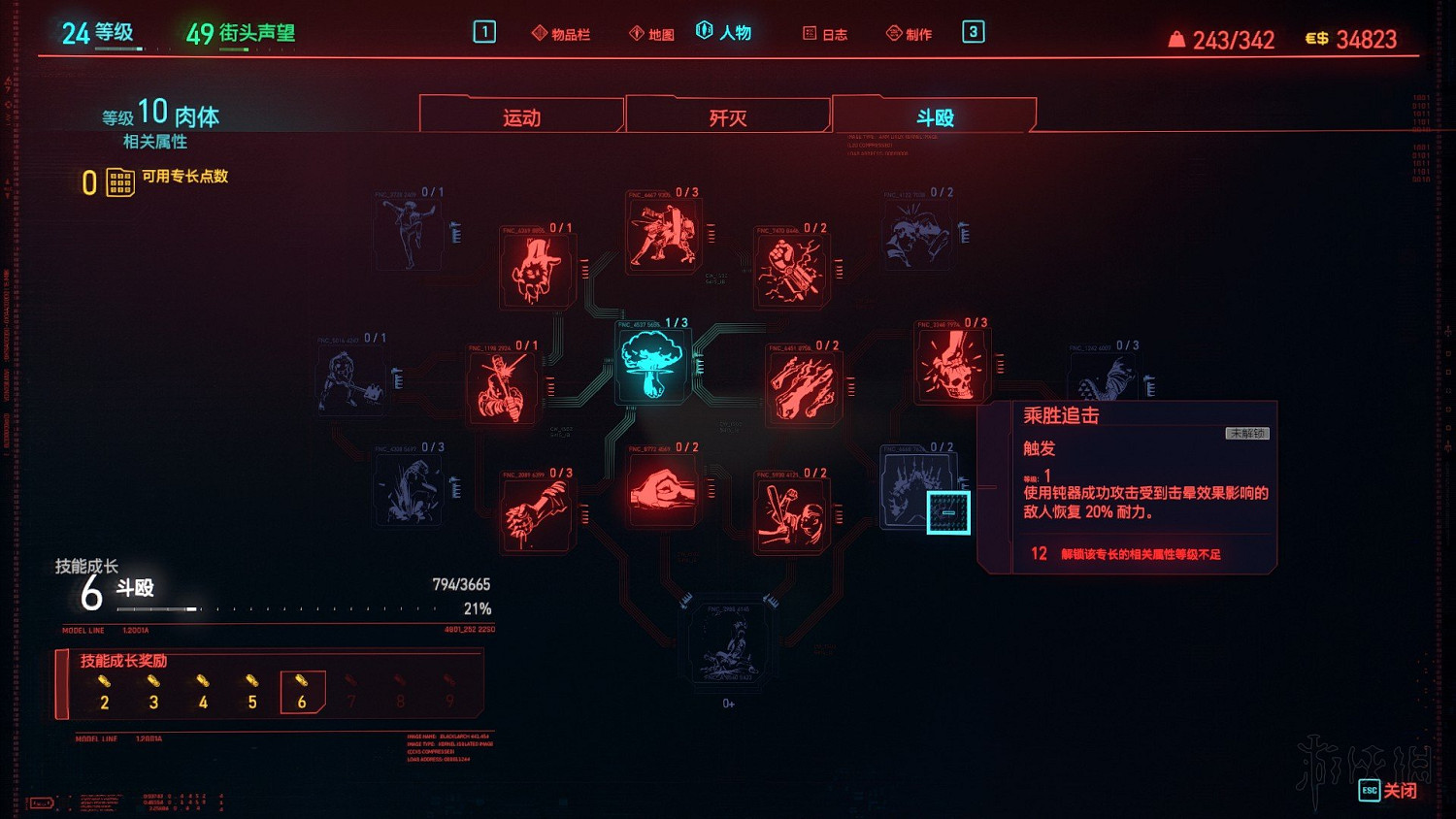Select milestone 6 in skill growth rewards

click(302, 694)
